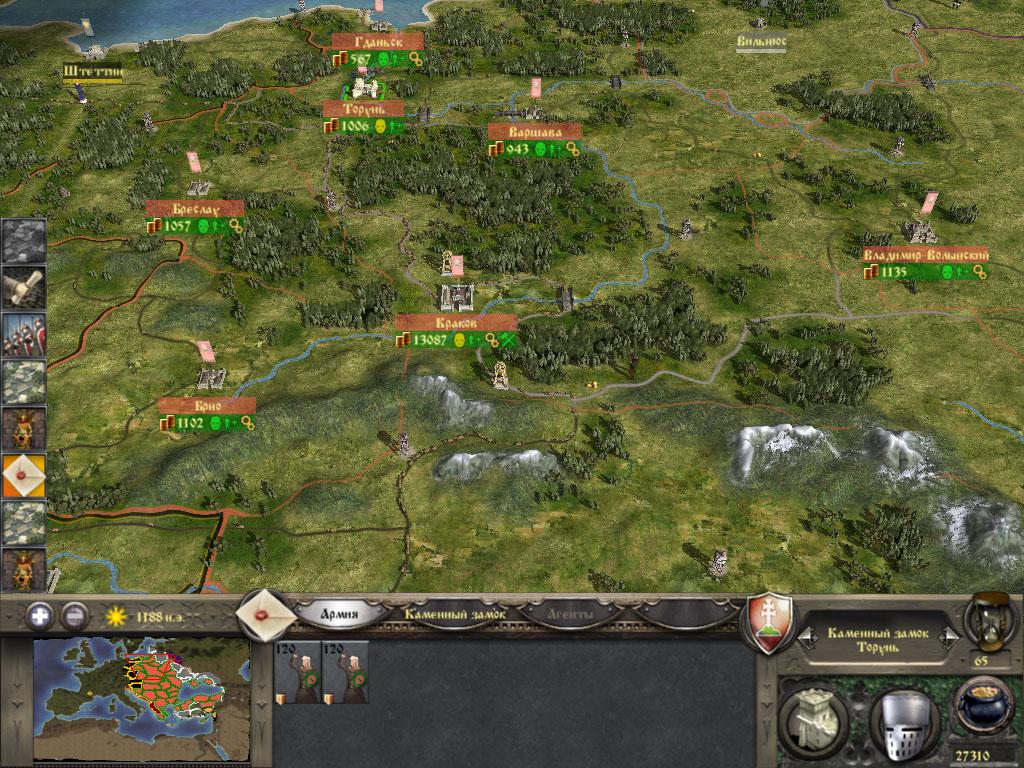Zoom out the minimap with the minus button
The image size is (1024, 768).
click(x=74, y=615)
